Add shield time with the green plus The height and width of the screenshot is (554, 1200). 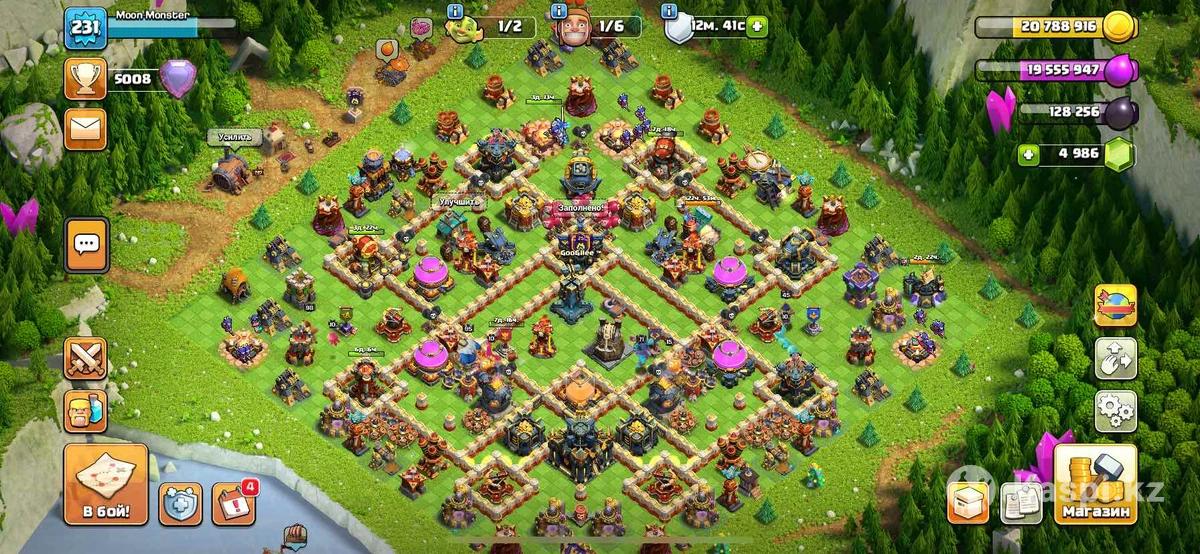[x=757, y=26]
